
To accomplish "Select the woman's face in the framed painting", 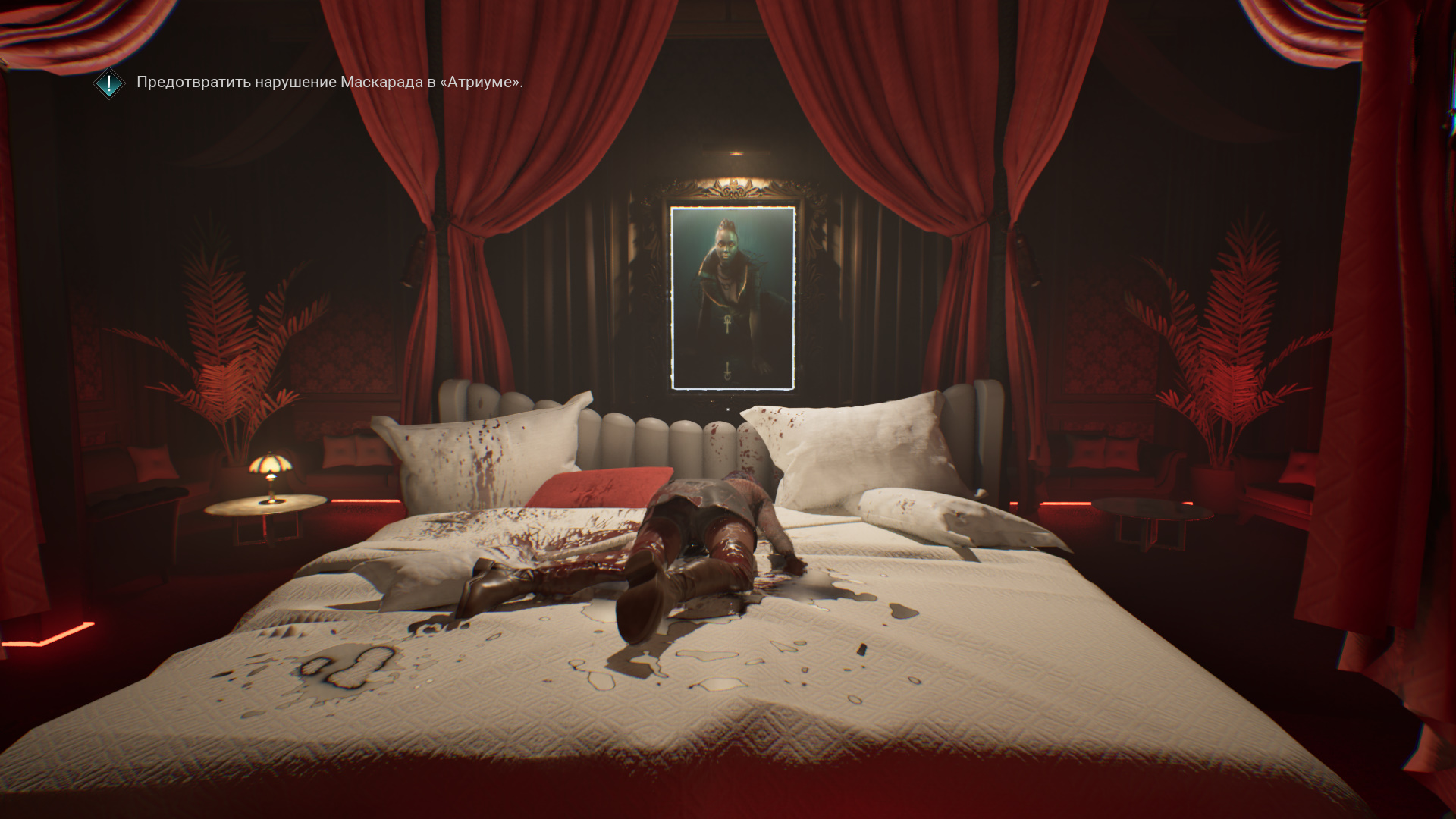I will click(x=727, y=245).
